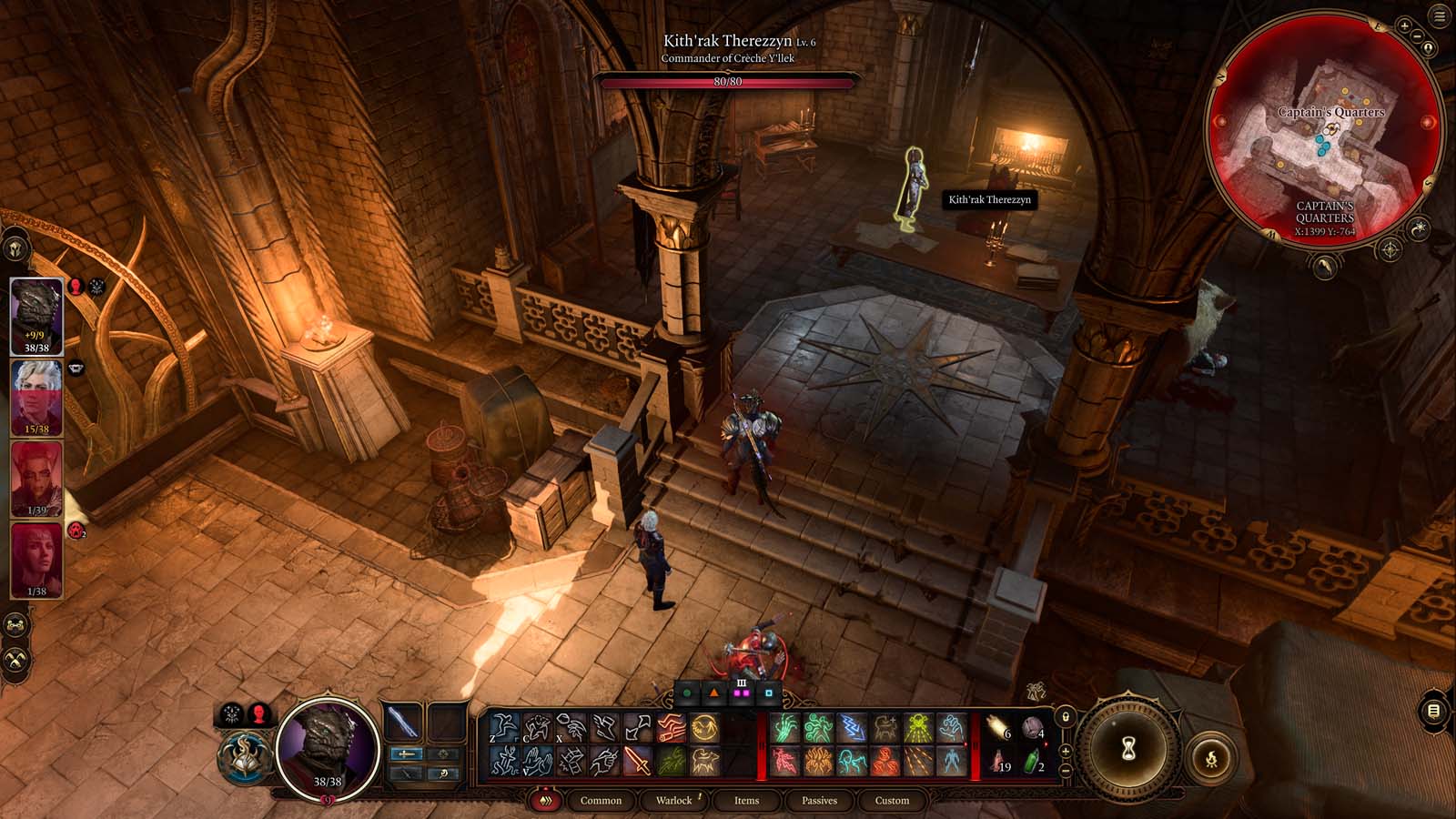1456x819 pixels.
Task: Open the Common actions tab
Action: (599, 802)
